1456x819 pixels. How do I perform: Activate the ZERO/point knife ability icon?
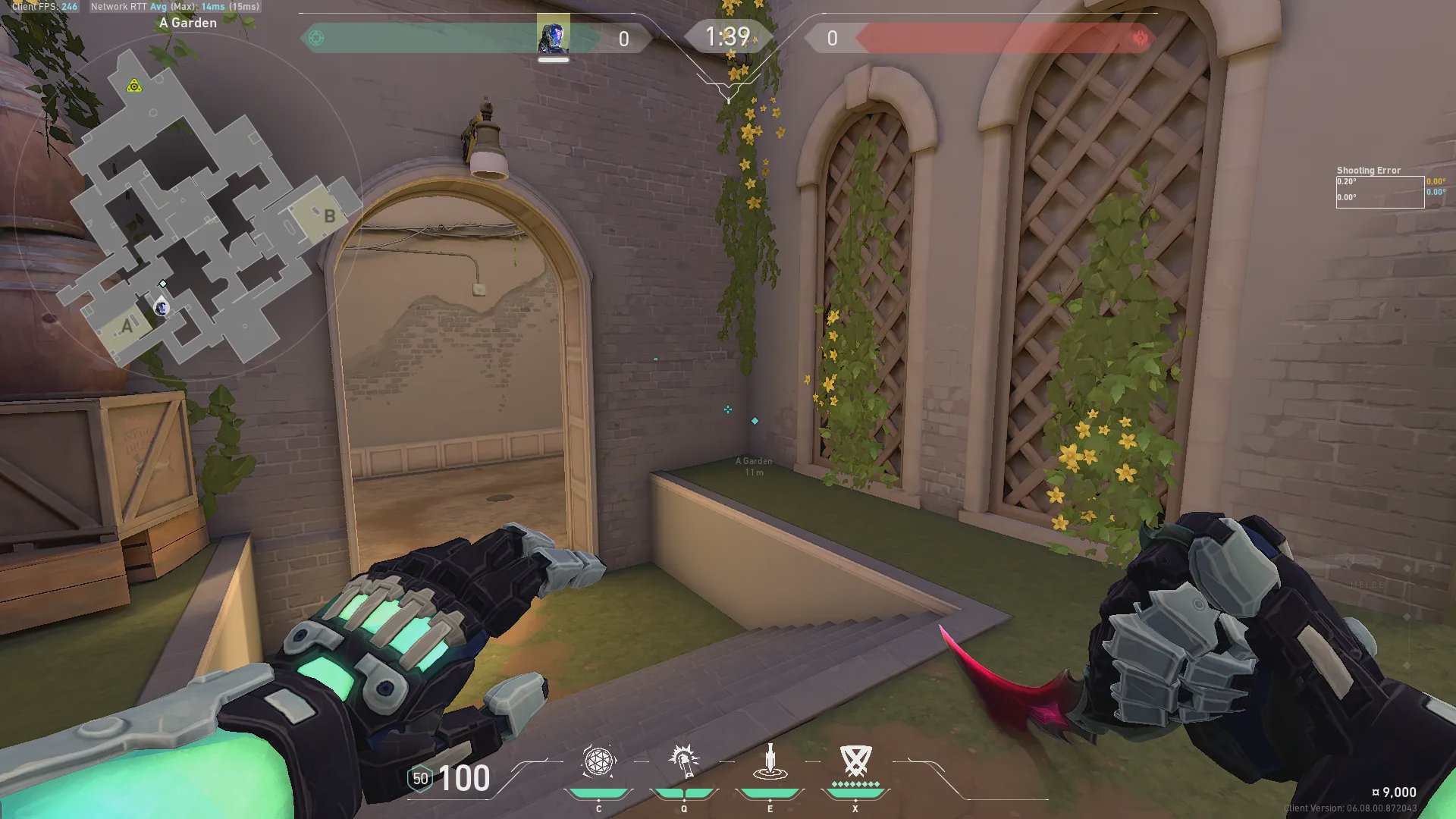[x=770, y=761]
